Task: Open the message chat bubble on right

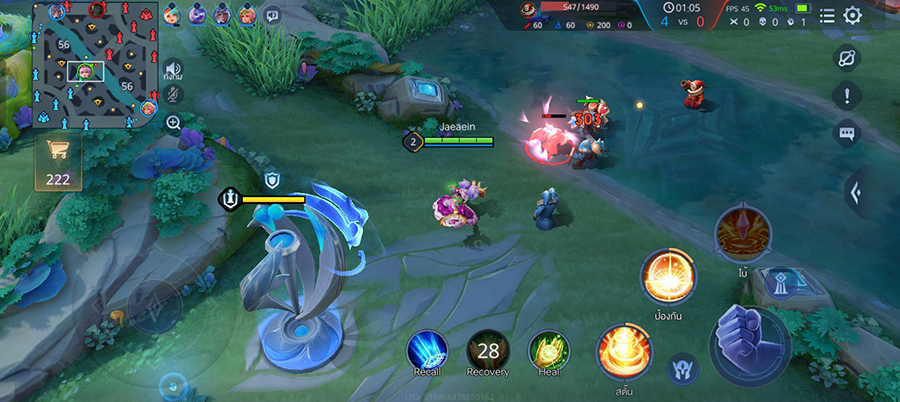Action: [x=847, y=133]
